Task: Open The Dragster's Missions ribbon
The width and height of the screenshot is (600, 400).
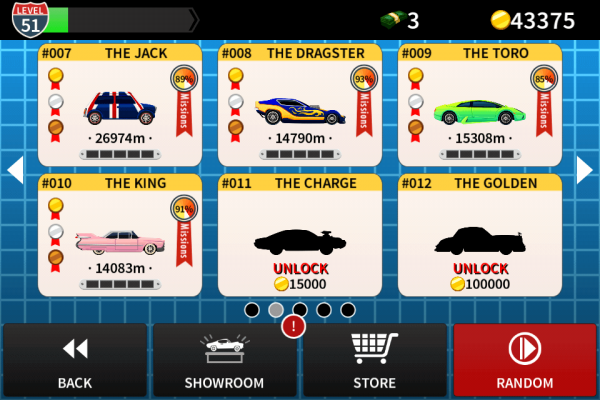Action: 364,105
